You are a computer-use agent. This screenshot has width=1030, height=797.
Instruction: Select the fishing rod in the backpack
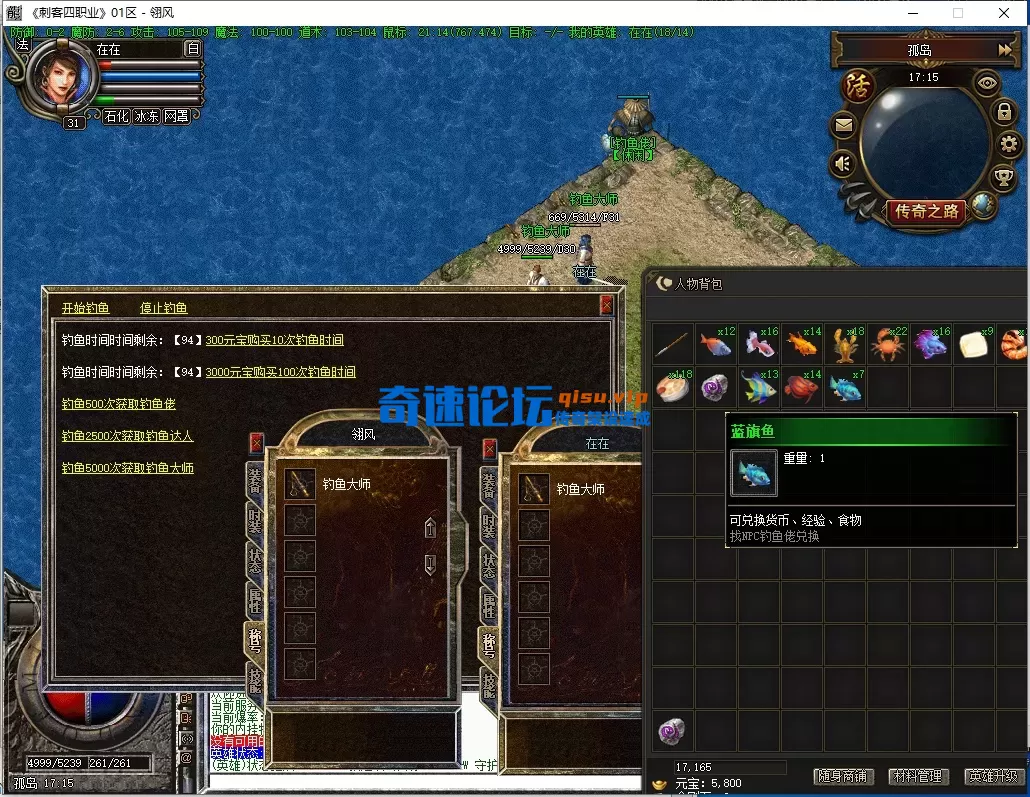673,345
